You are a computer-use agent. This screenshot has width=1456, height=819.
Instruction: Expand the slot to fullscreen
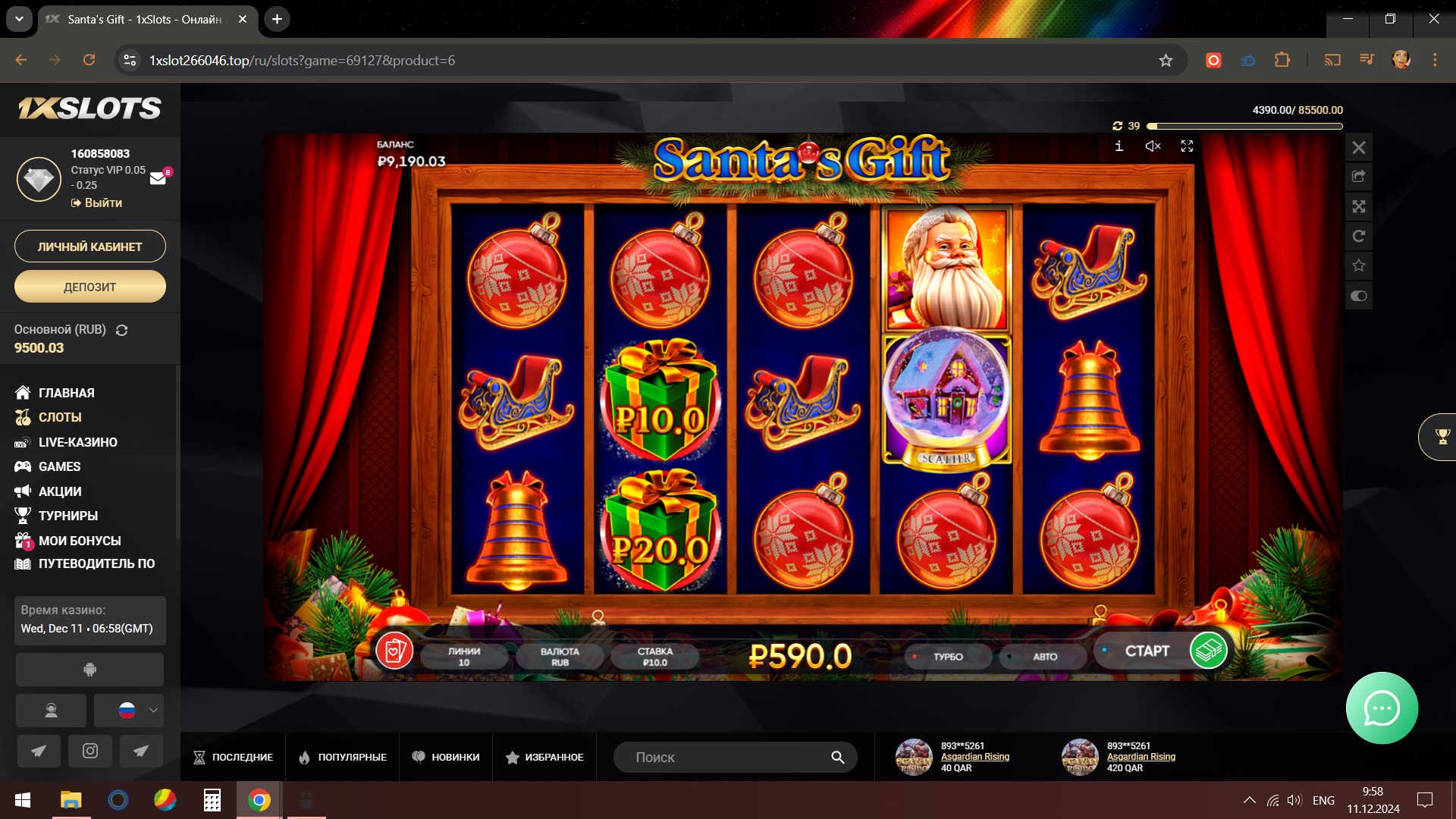tap(1187, 146)
